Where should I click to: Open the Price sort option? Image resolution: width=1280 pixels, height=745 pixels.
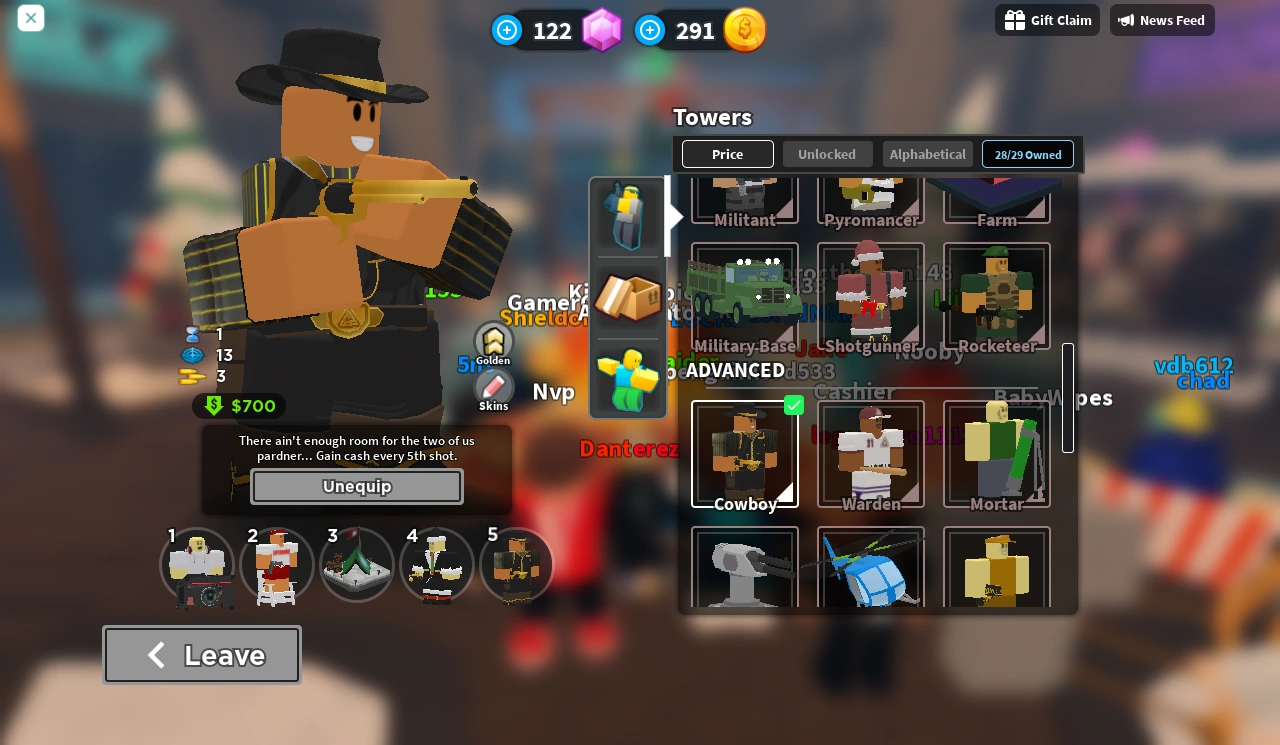[727, 154]
